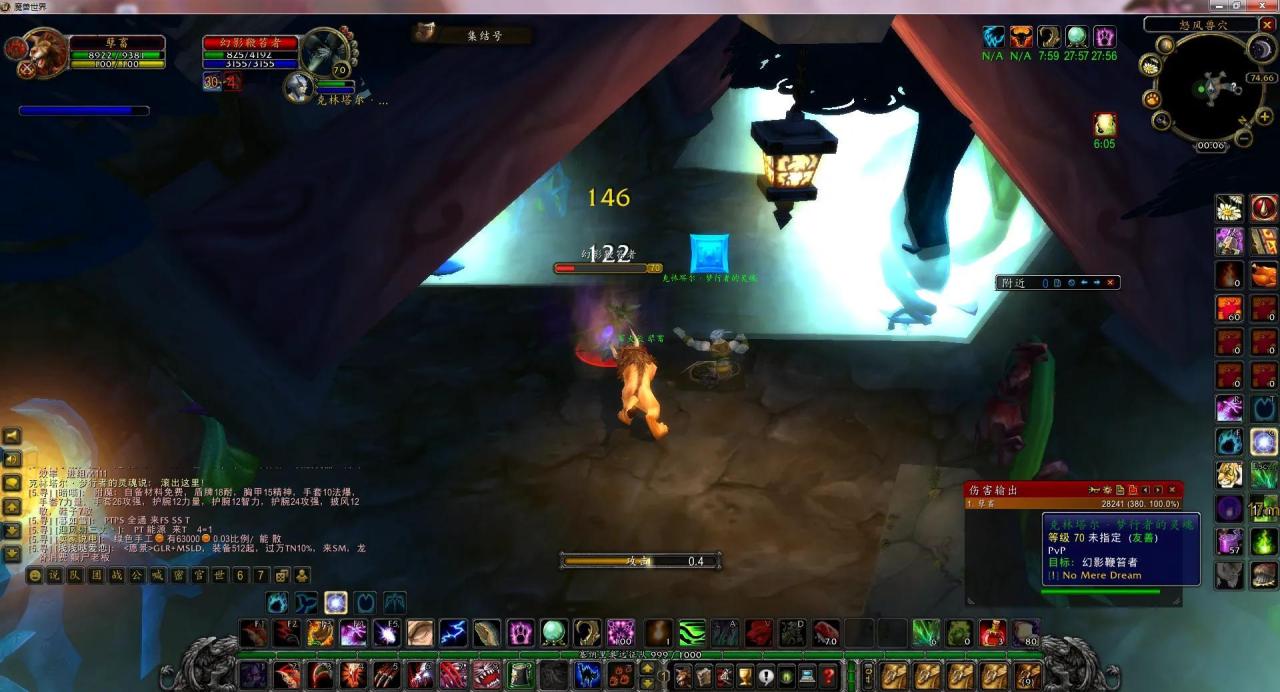The height and width of the screenshot is (692, 1280).
Task: Zoom in the minimap with plus button
Action: click(1264, 117)
